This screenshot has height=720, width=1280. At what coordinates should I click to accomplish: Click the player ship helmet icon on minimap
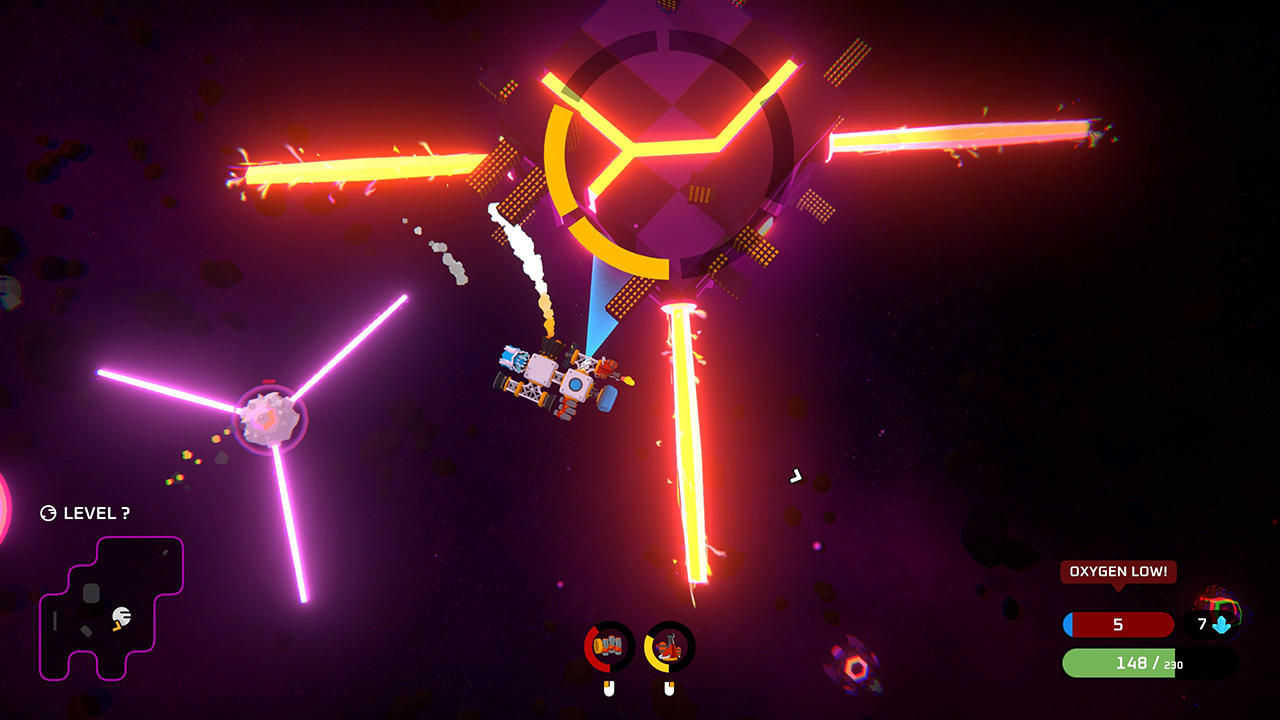pos(120,618)
